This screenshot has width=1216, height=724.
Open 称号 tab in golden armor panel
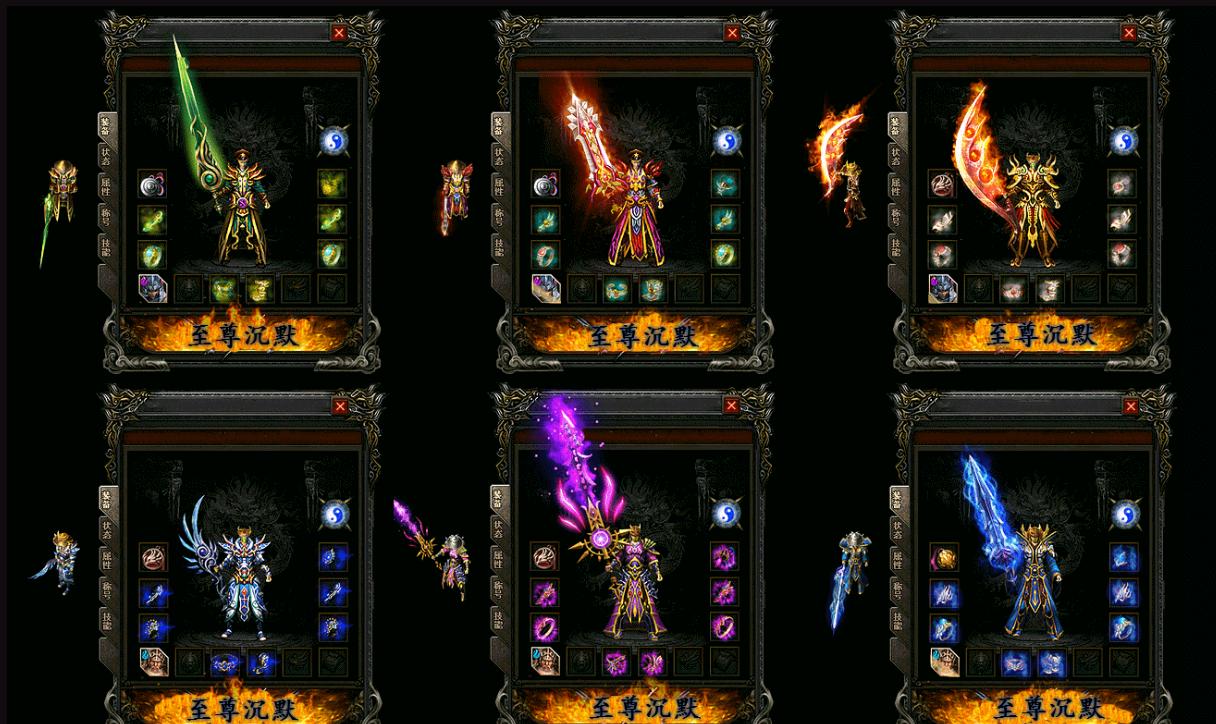tap(894, 216)
